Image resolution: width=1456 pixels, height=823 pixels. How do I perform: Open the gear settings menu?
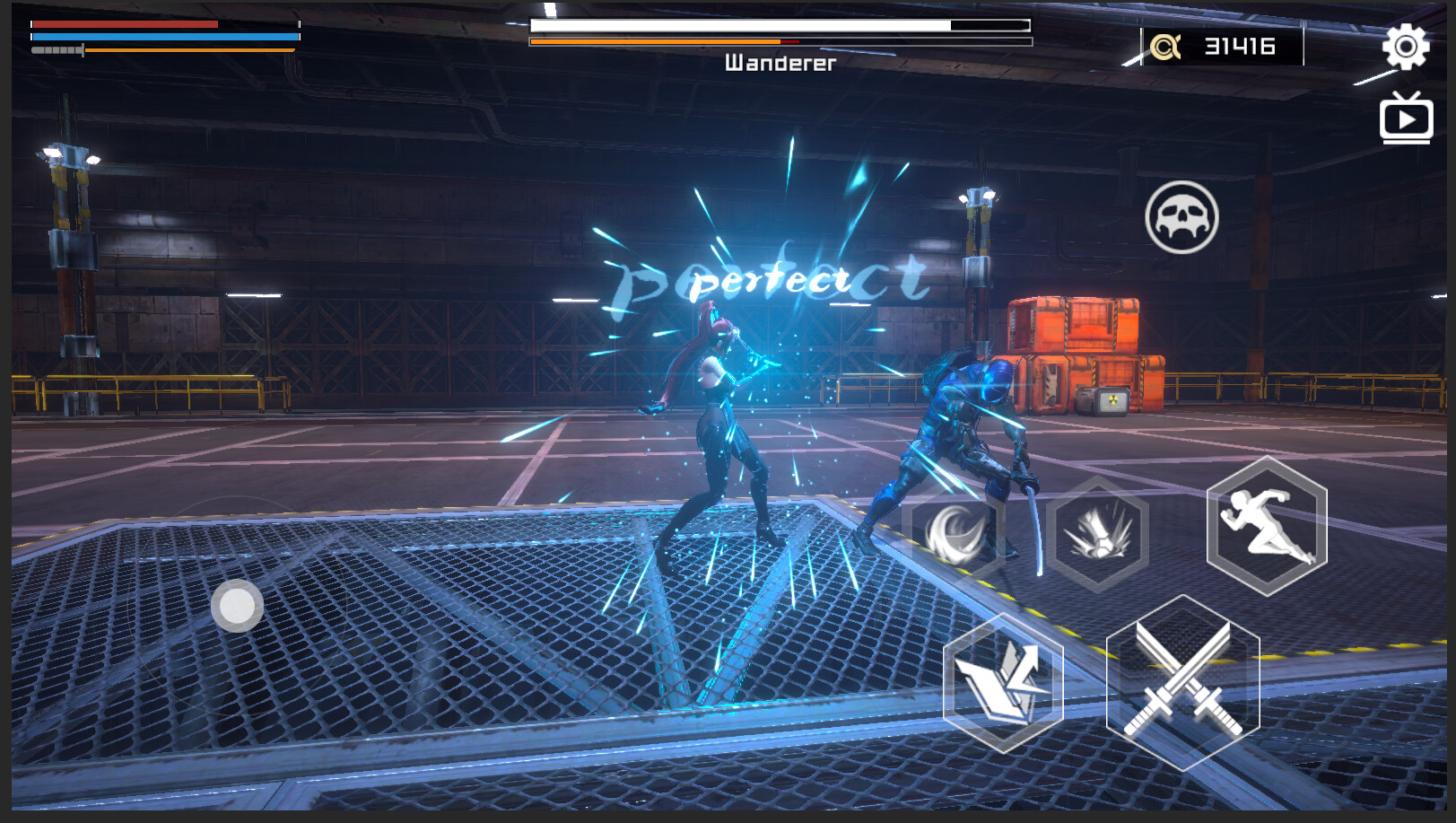click(1405, 47)
